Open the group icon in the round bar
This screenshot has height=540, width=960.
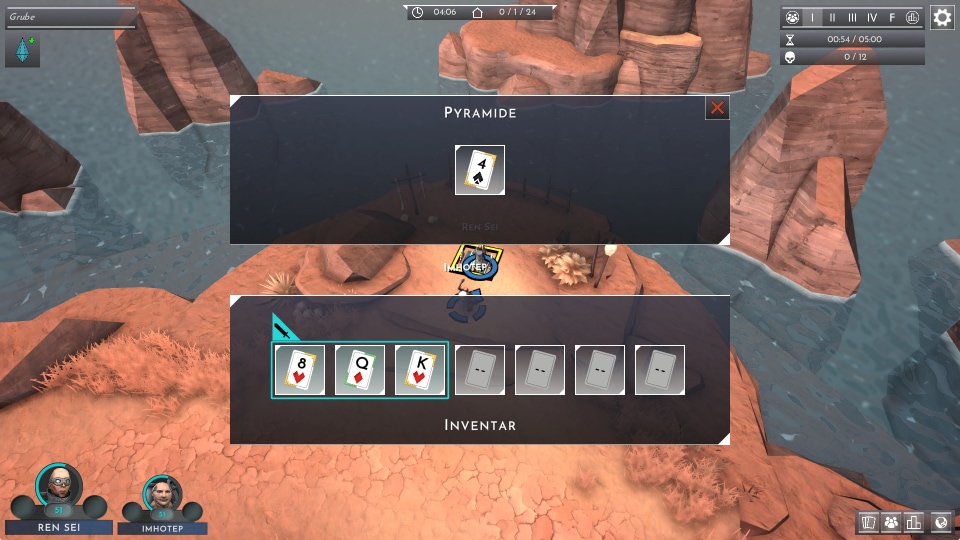[792, 18]
